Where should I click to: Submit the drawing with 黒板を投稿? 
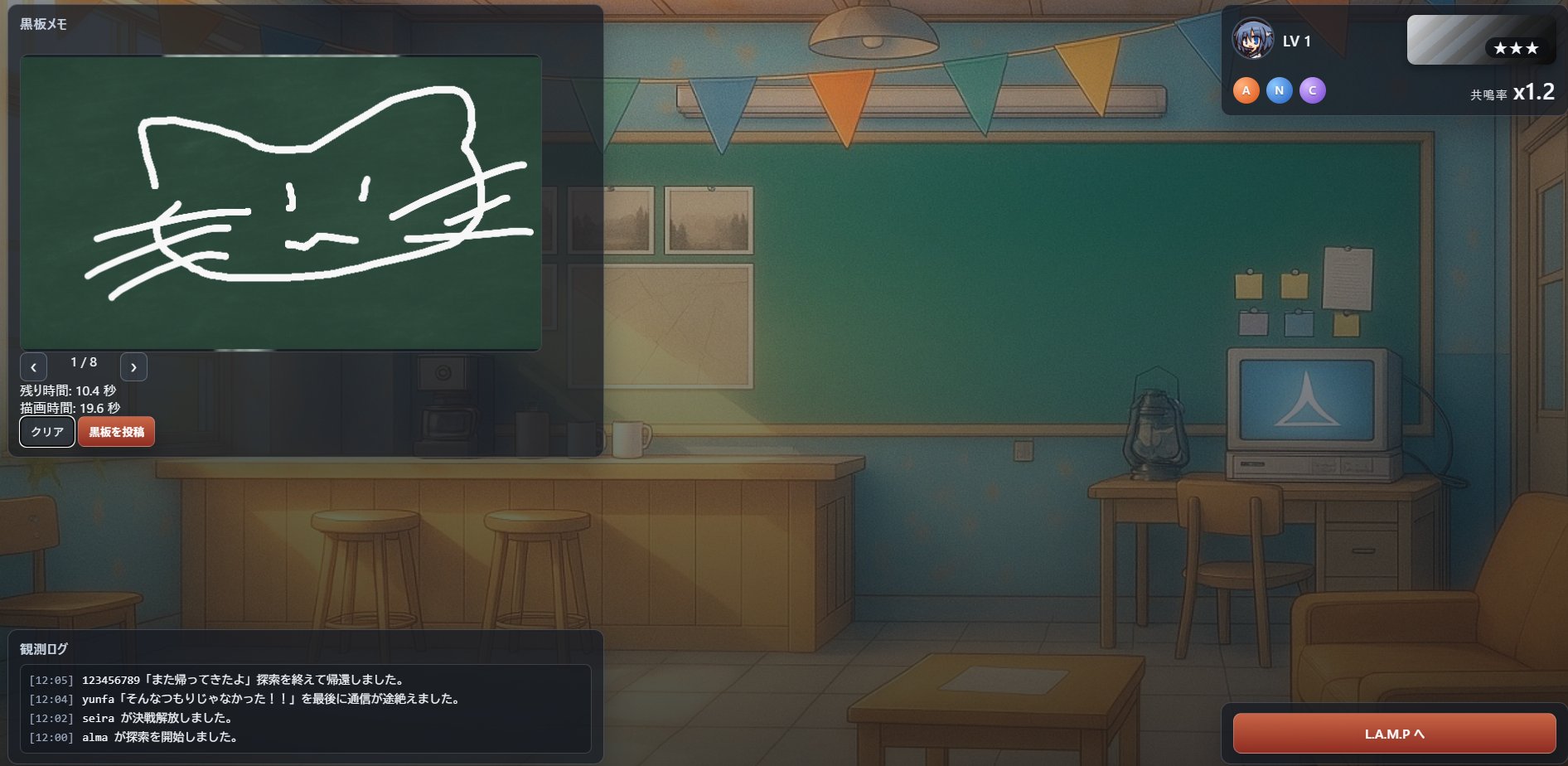(116, 432)
